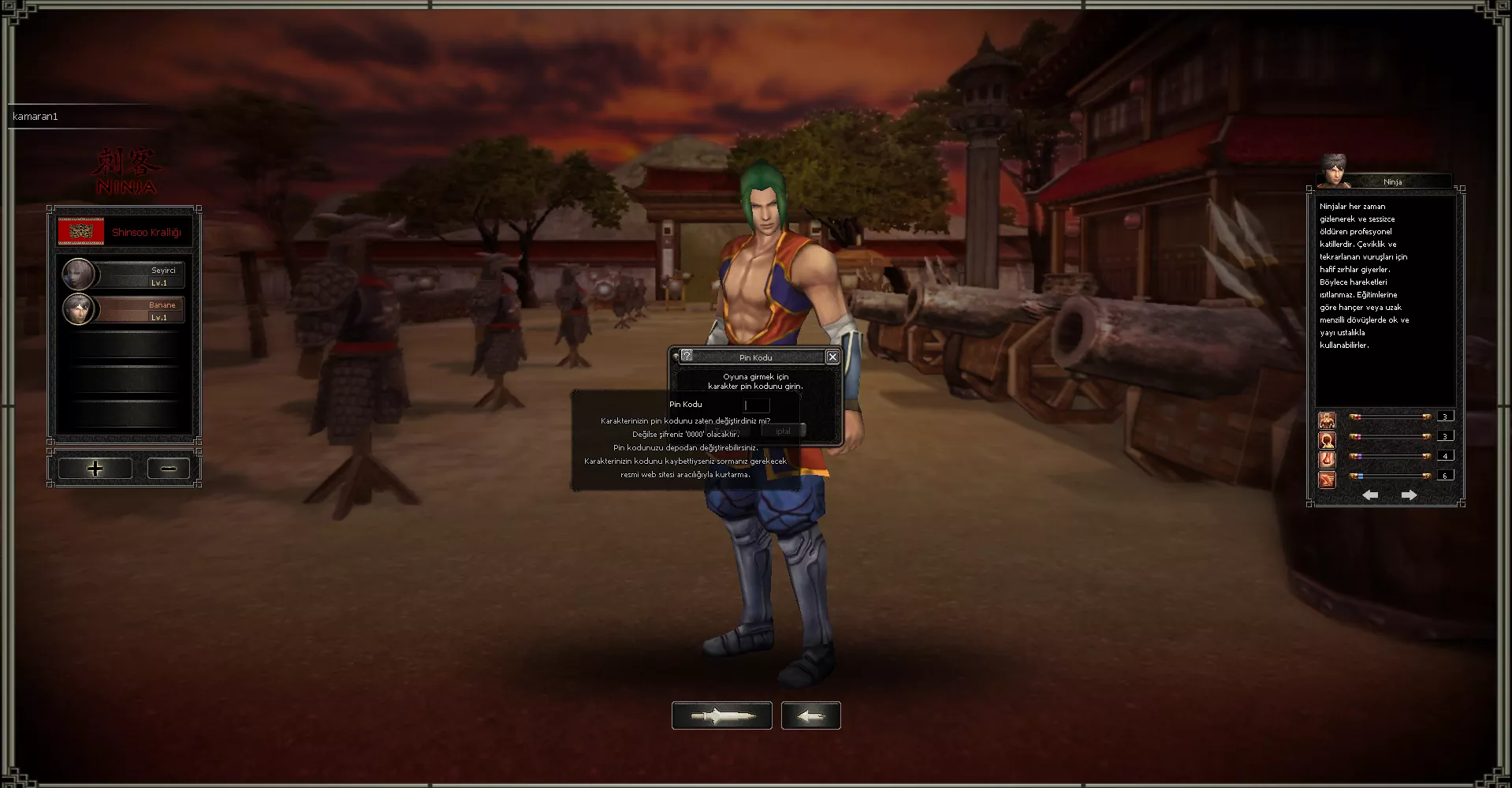Open the Pin Kodu help question mark

pos(687,357)
